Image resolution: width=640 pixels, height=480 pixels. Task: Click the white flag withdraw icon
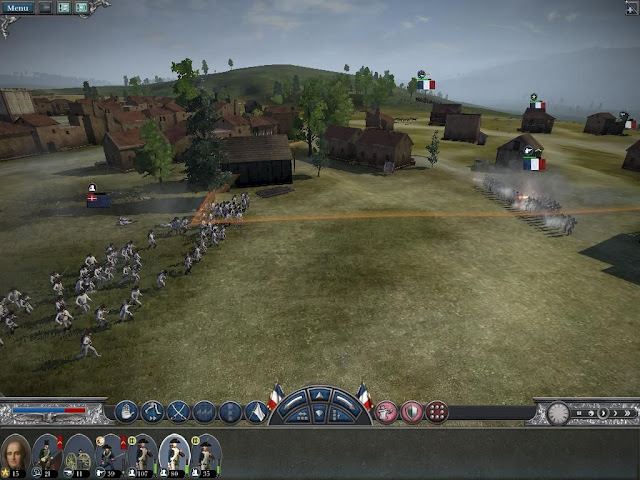tap(256, 411)
